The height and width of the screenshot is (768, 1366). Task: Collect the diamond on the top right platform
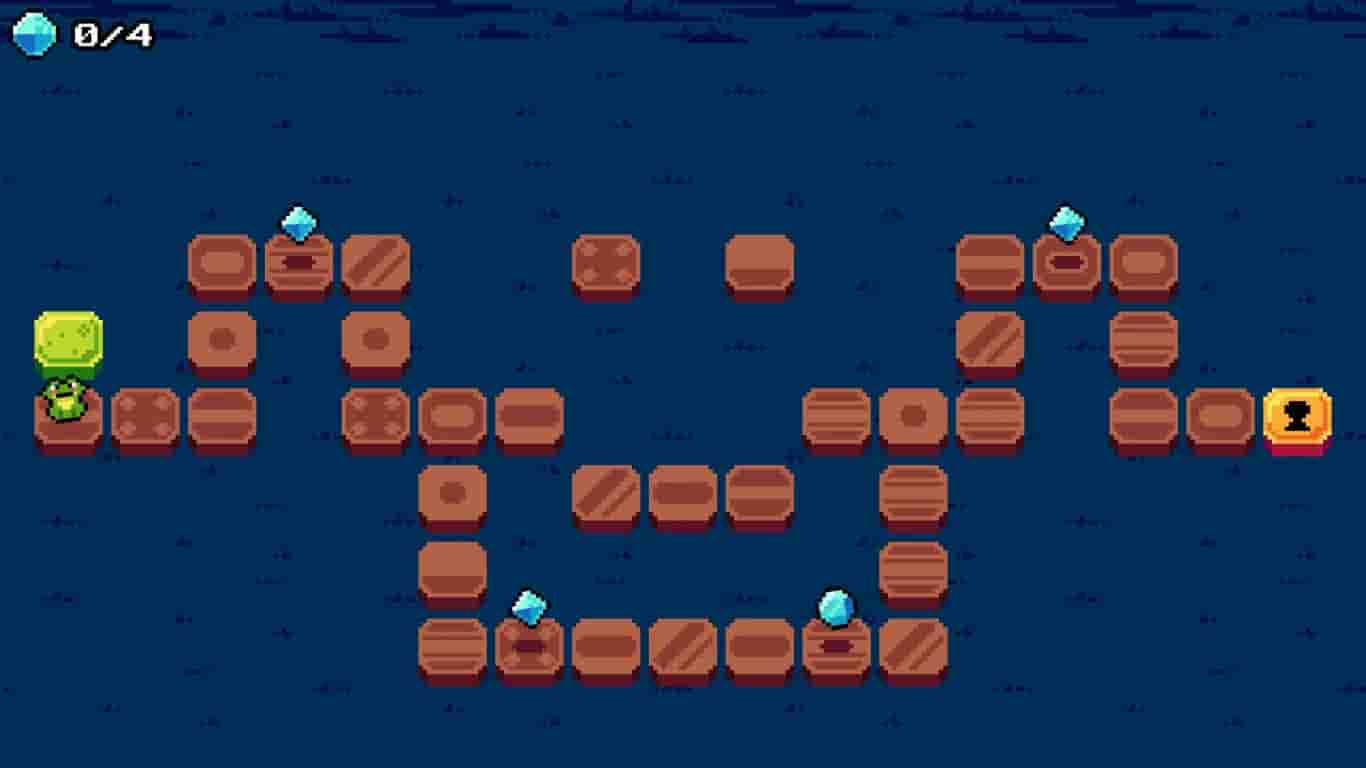[1066, 222]
